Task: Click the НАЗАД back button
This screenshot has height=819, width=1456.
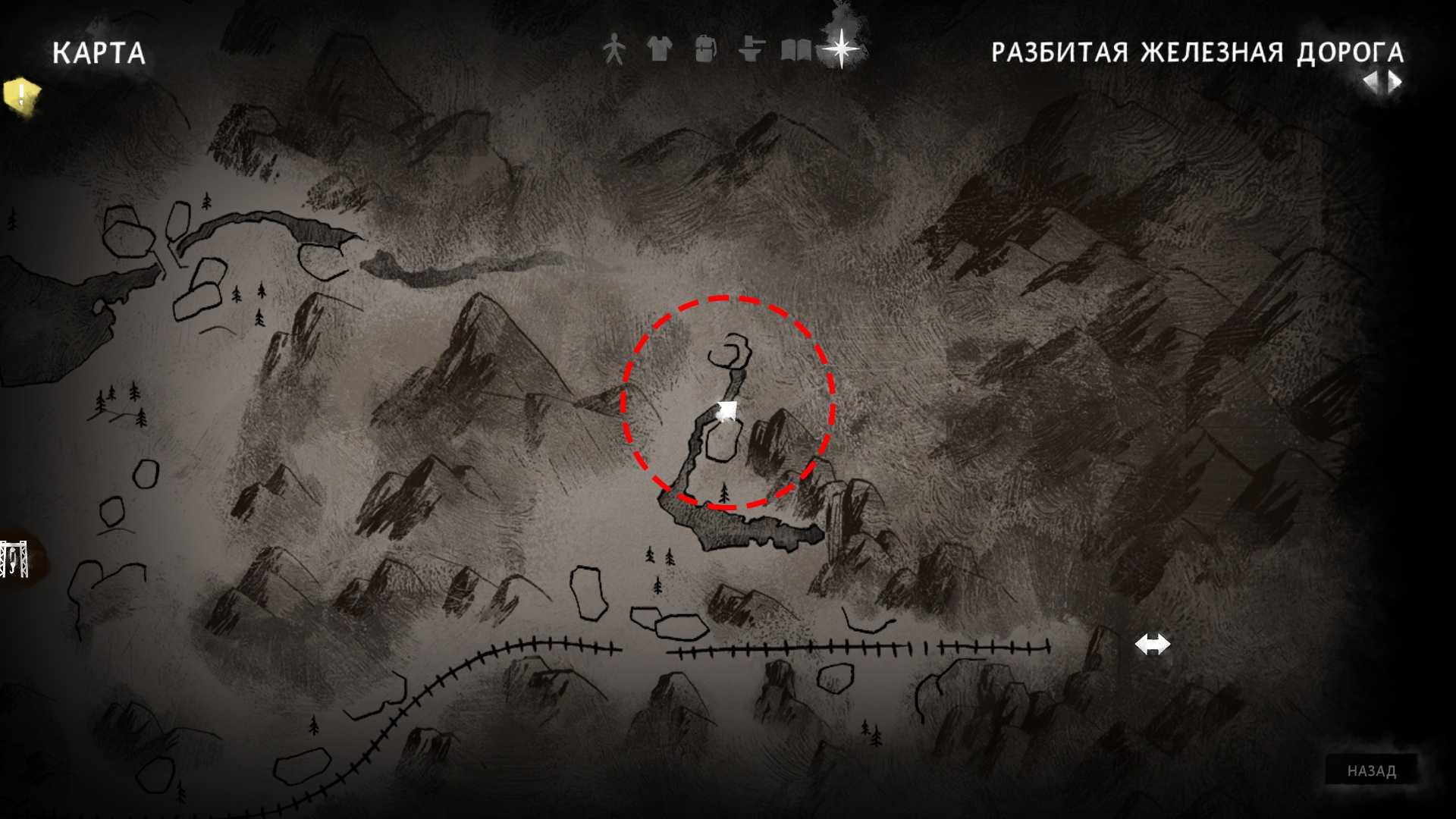Action: (1371, 770)
